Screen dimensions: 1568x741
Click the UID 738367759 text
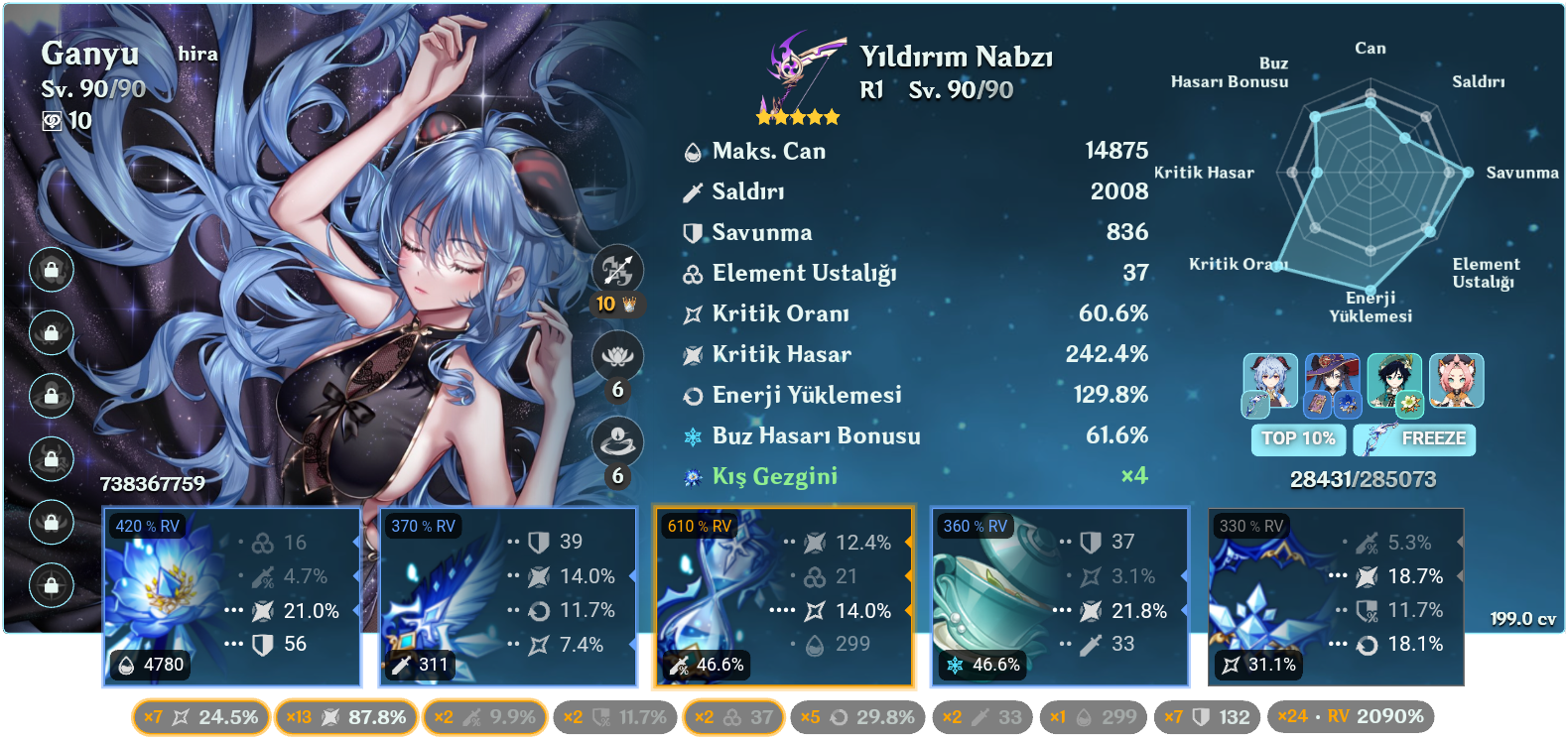pyautogui.click(x=151, y=485)
